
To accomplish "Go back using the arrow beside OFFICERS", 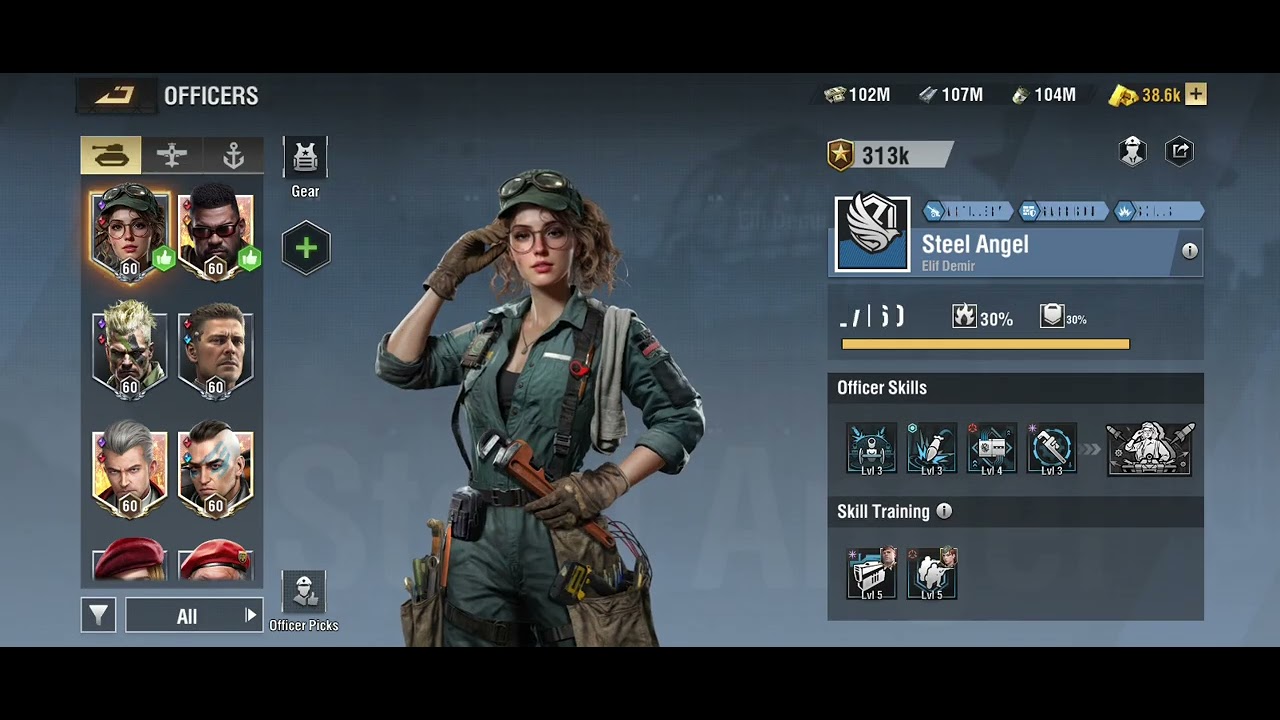I will pos(115,95).
